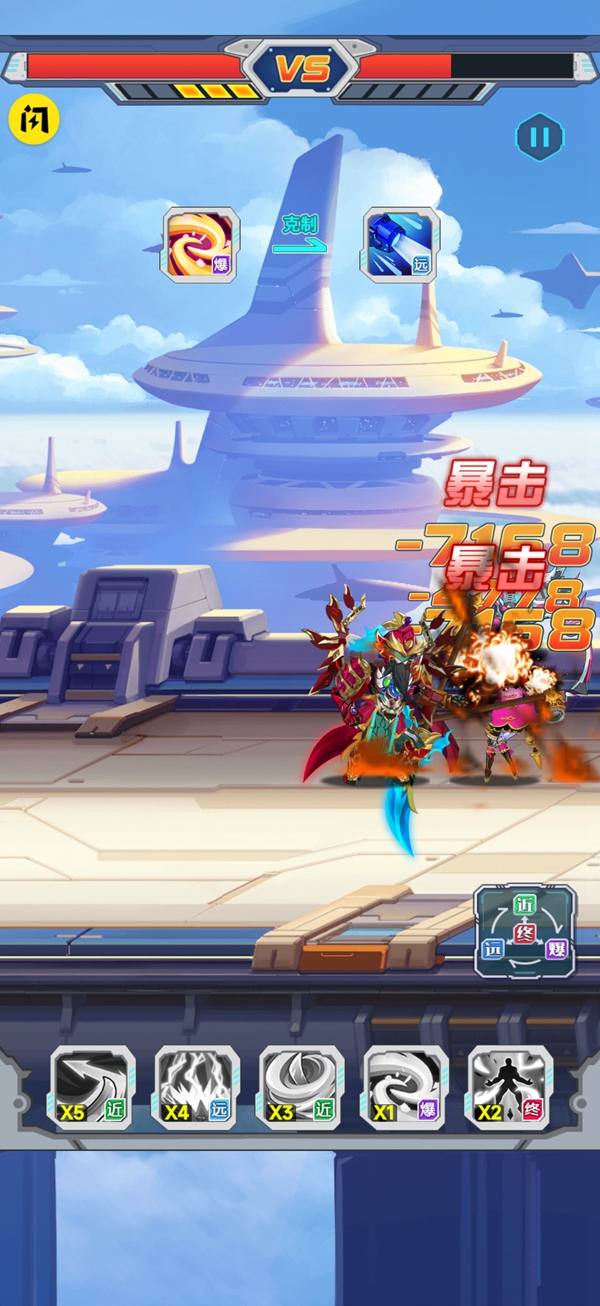Unleash the X2 ultimate finisher skill

(509, 1088)
